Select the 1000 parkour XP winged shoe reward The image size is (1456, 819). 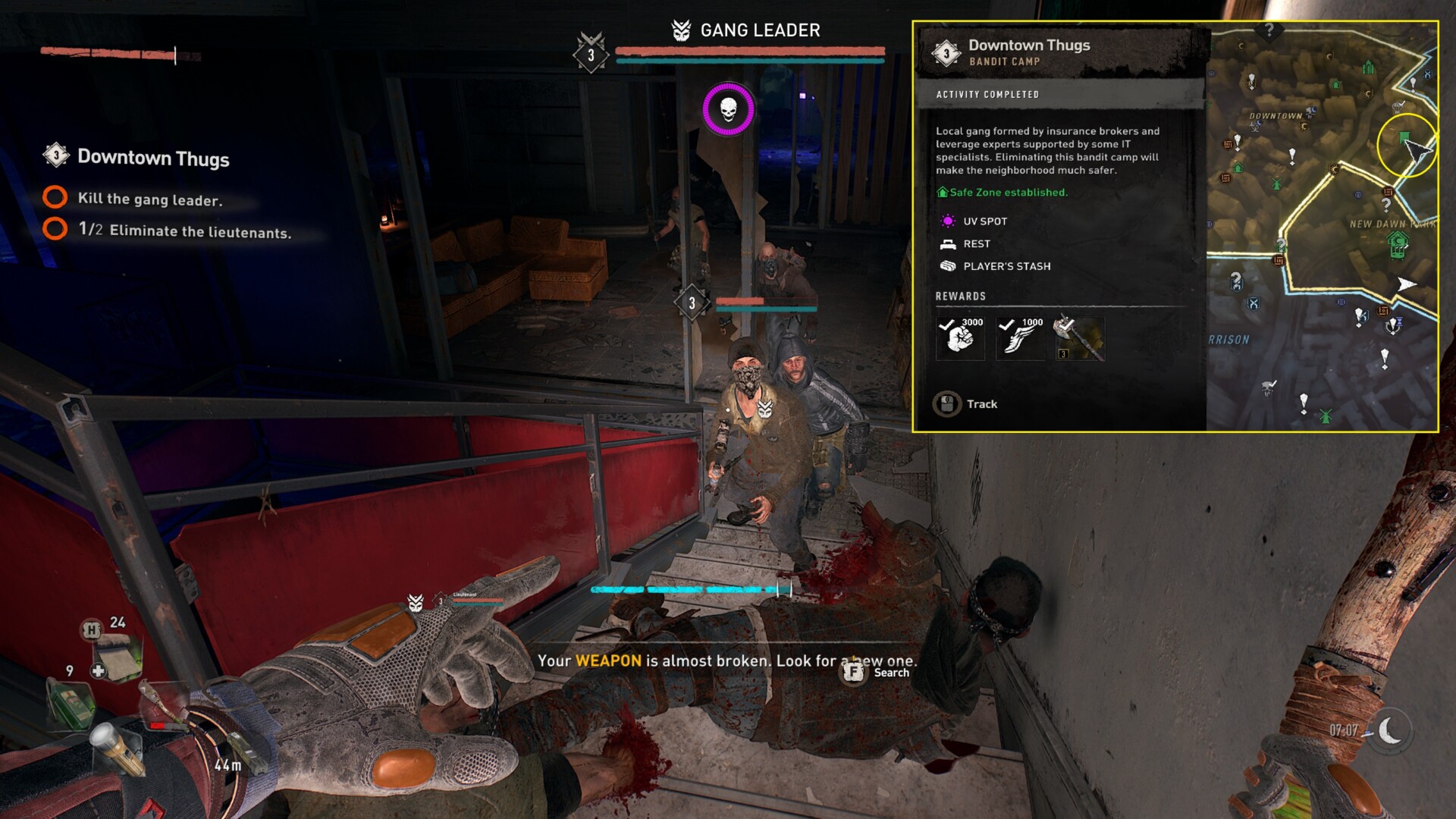tap(1020, 337)
